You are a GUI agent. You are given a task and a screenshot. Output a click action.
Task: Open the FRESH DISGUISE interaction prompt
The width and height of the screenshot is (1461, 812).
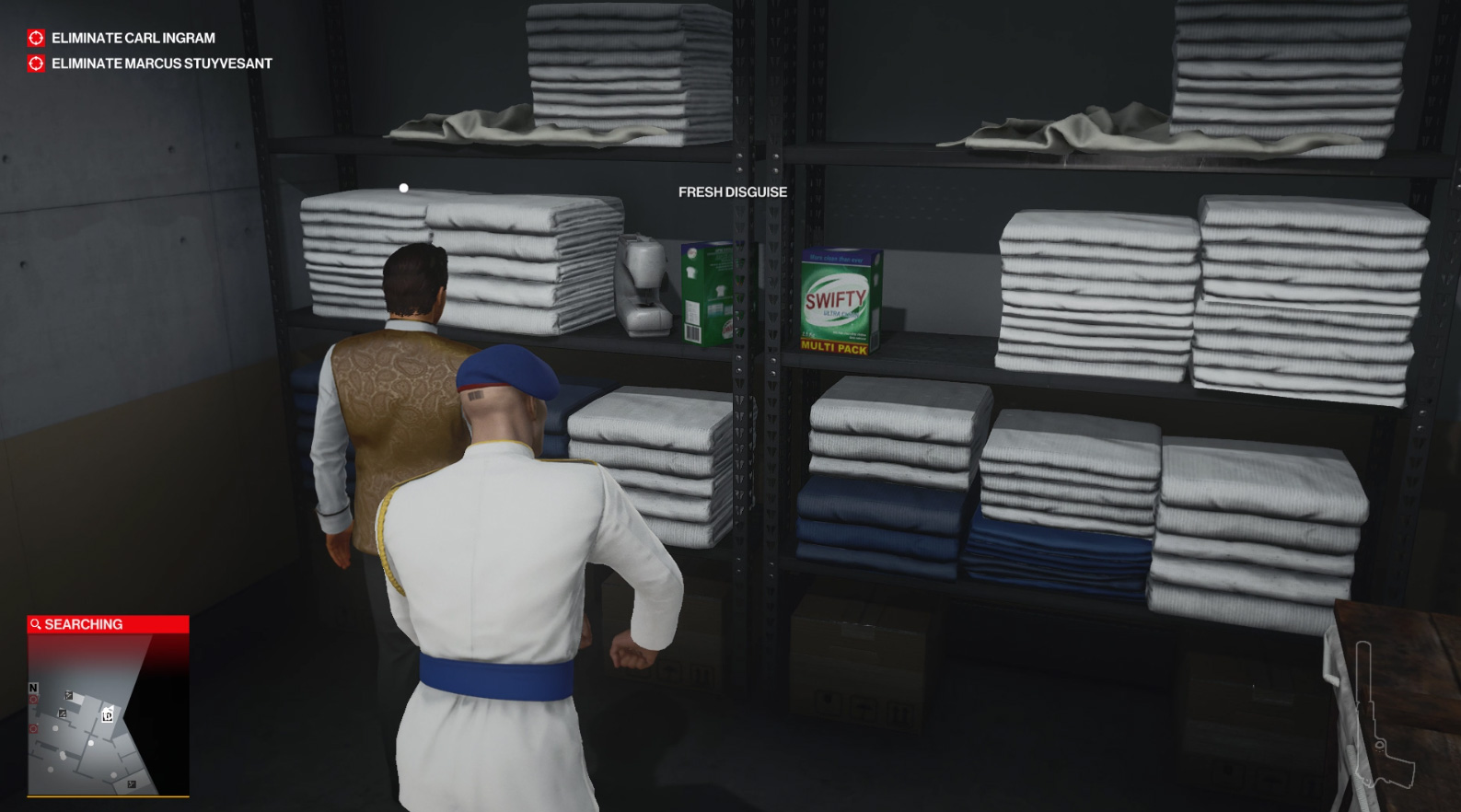coord(732,192)
